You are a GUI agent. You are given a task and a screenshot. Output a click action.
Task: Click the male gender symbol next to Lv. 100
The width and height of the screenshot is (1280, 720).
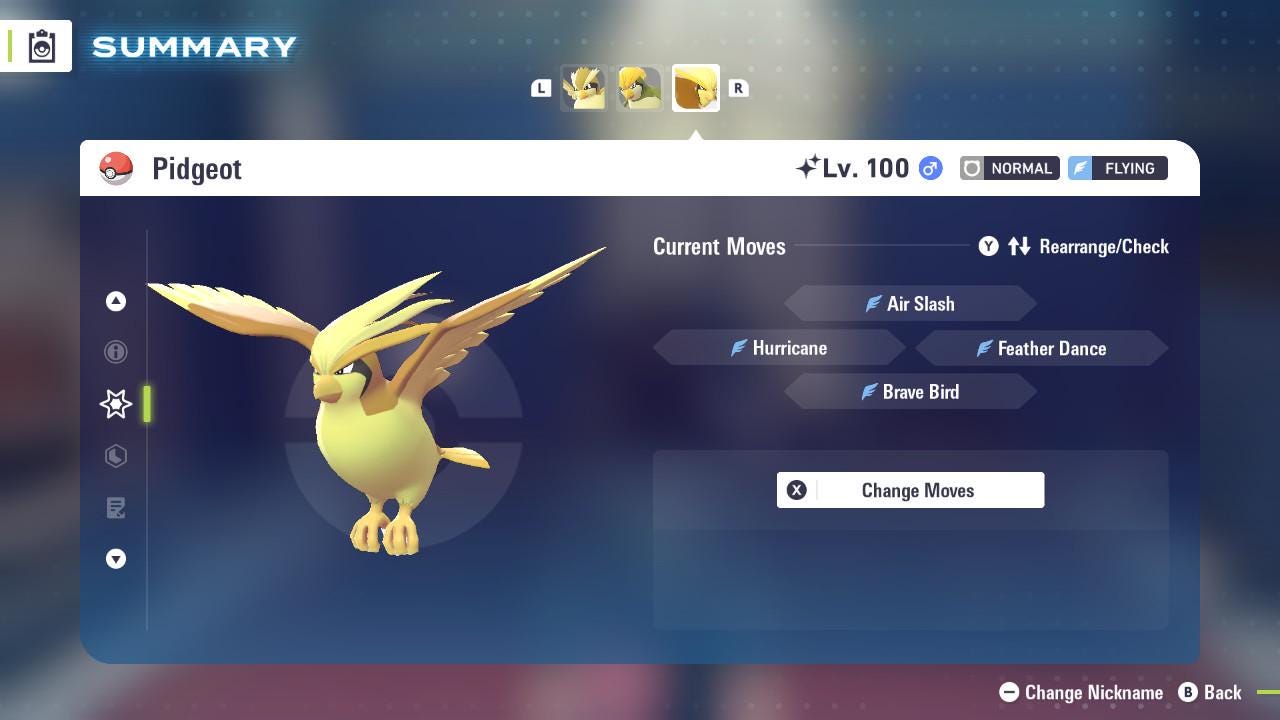[x=928, y=169]
